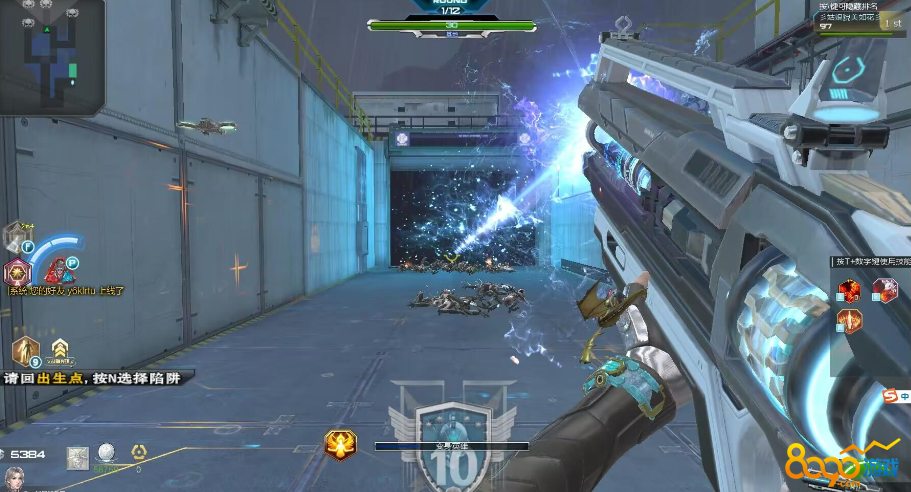Open the player character portrait
911x492 pixels.
click(14, 478)
